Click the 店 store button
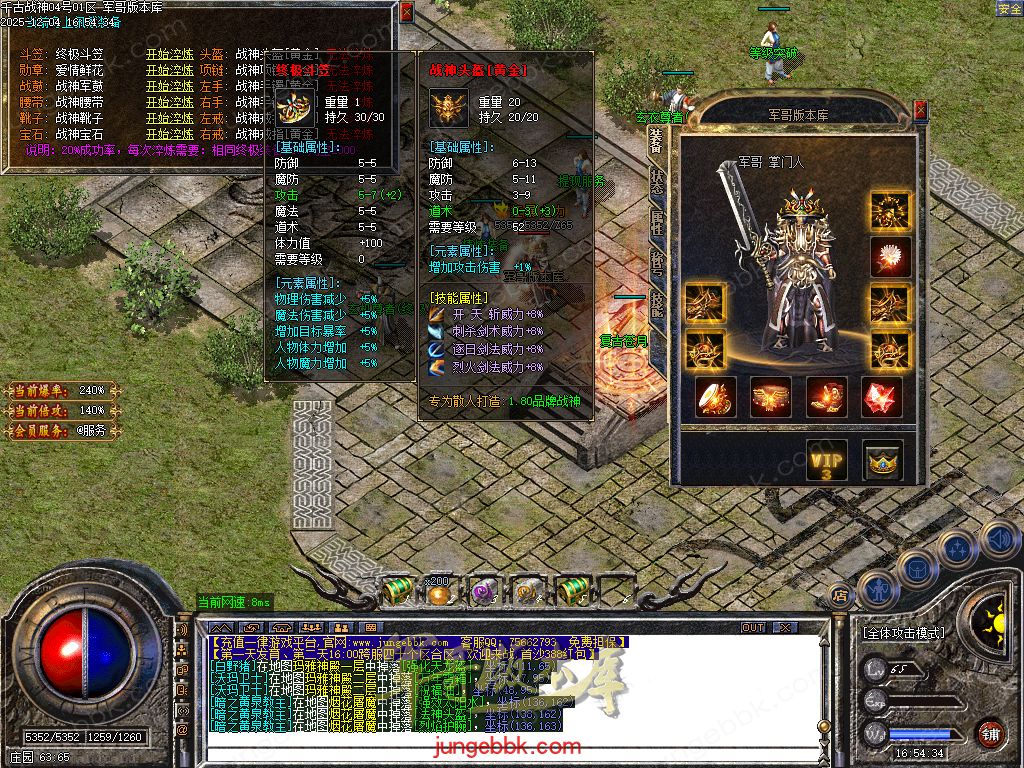Screen dimensions: 1024x768 tap(840, 595)
